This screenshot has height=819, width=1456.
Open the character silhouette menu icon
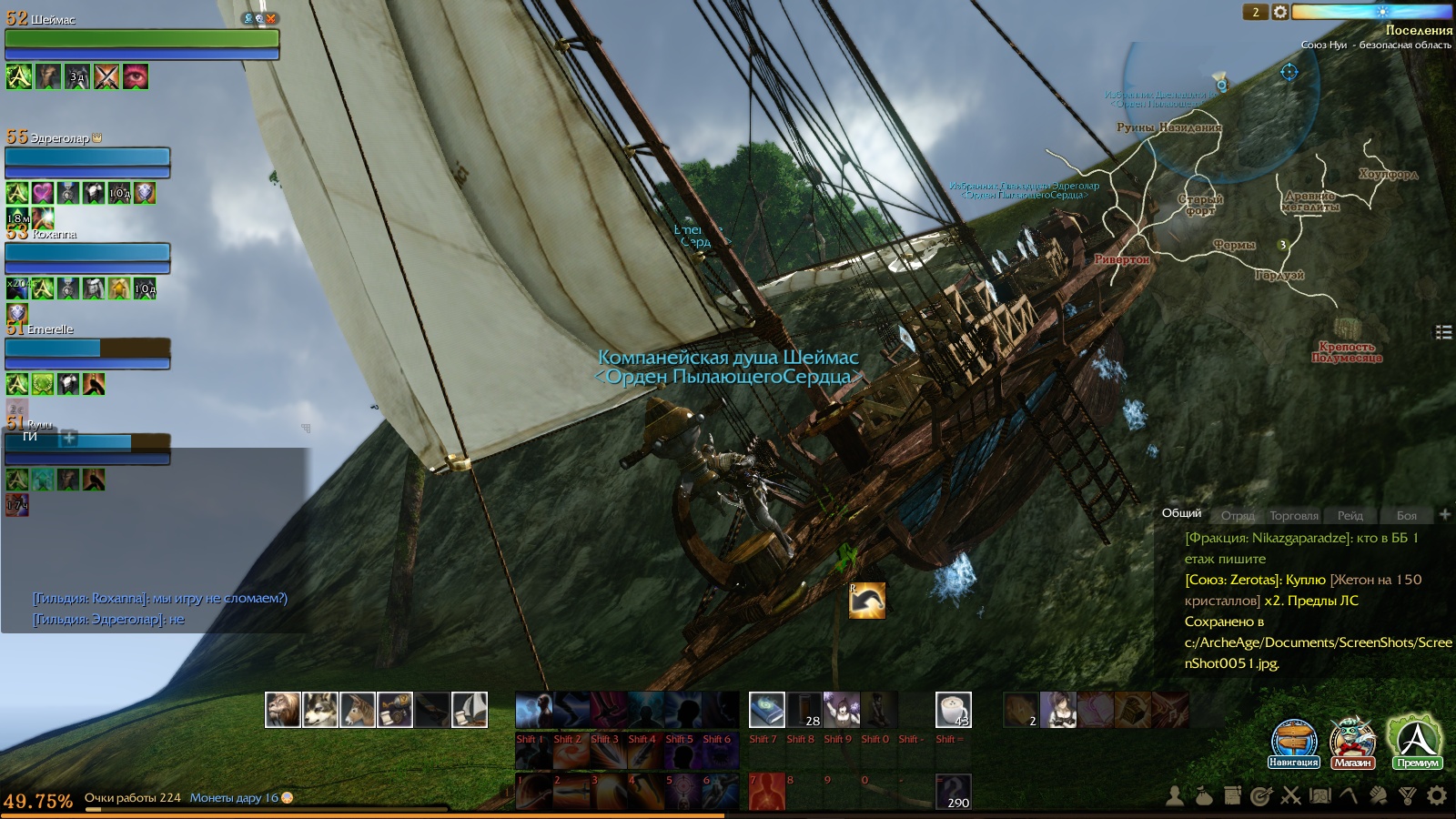(x=1175, y=796)
